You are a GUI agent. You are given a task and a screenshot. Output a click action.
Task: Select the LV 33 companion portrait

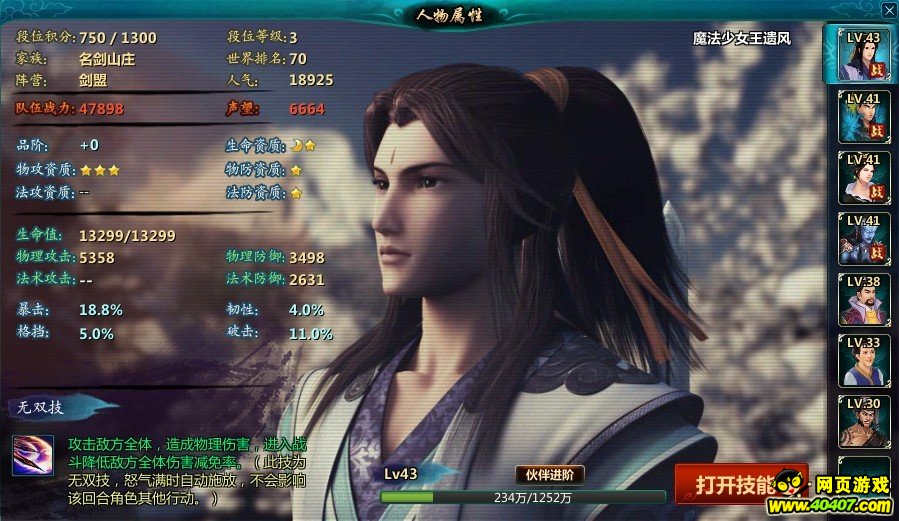click(x=861, y=360)
